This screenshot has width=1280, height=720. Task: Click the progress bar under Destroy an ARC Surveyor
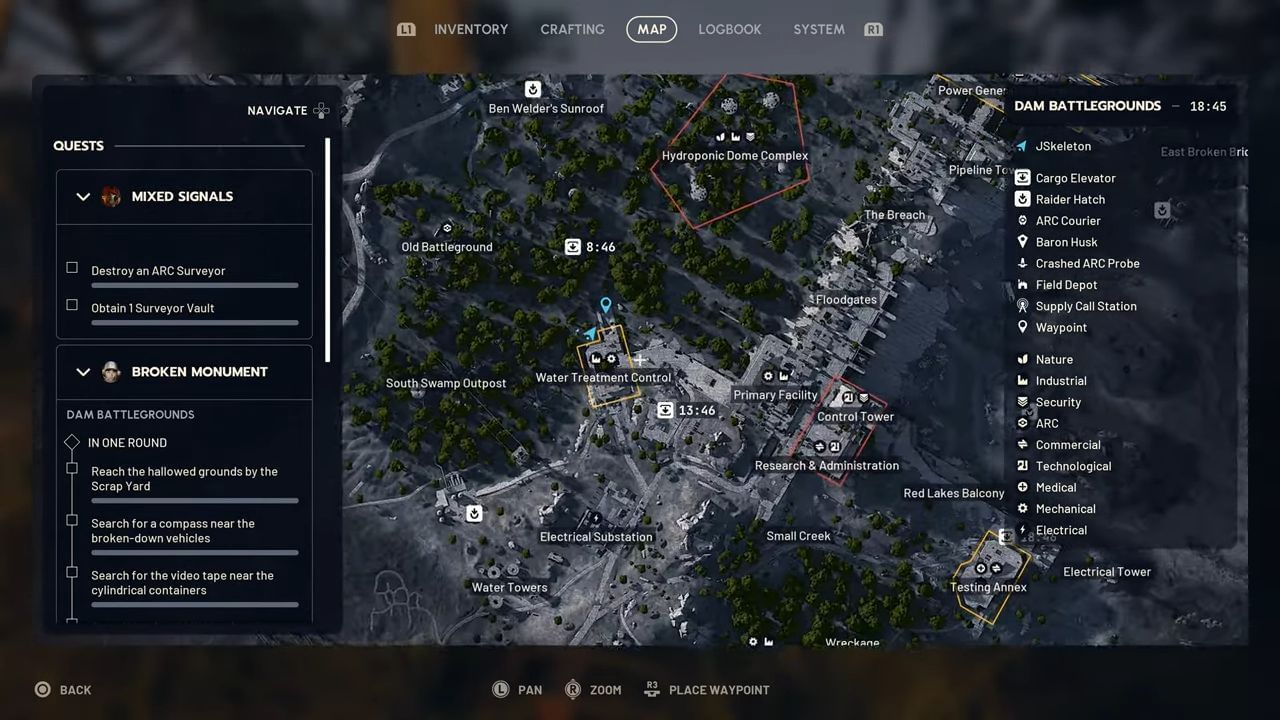[194, 285]
